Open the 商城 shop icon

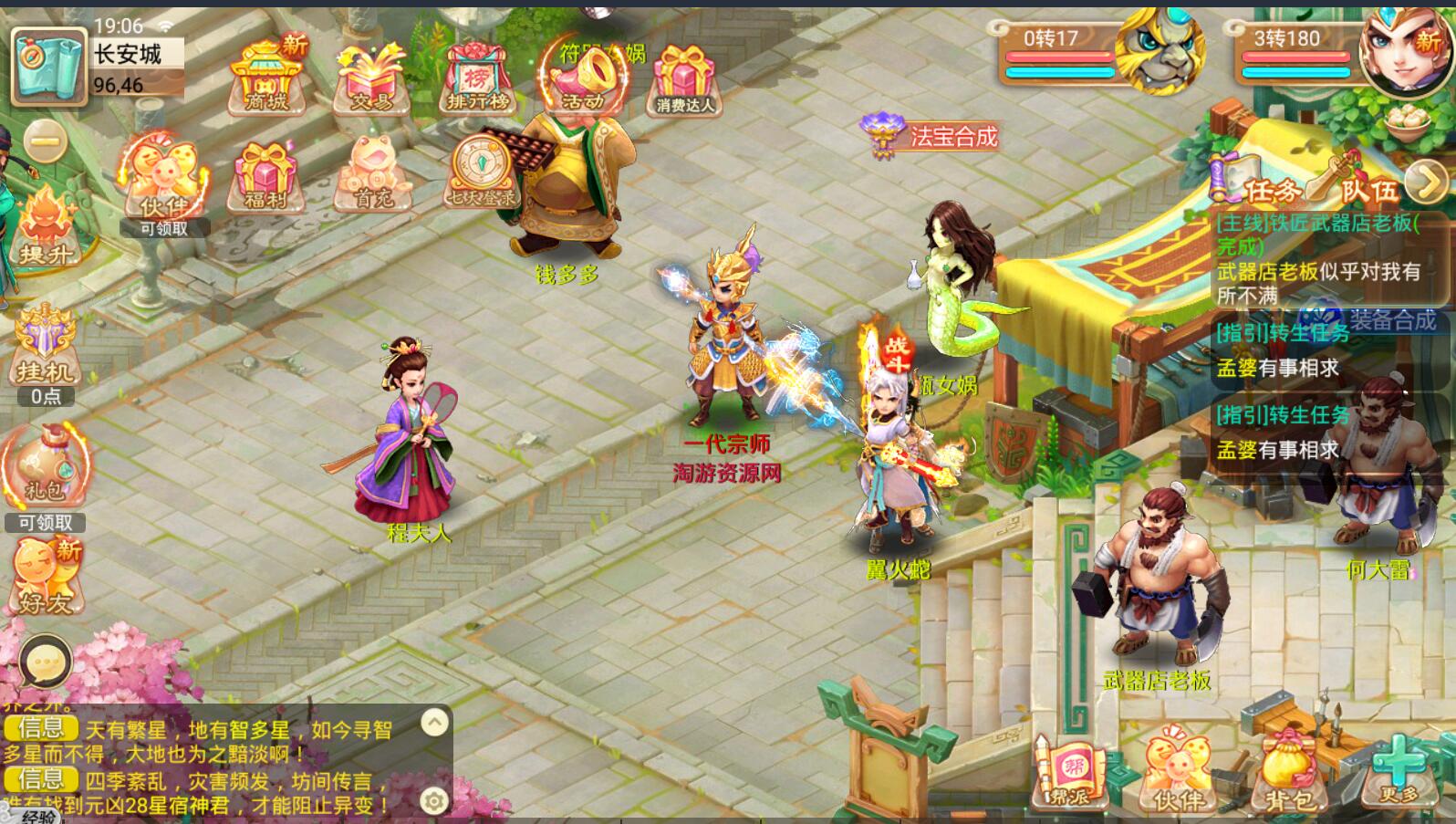tap(266, 78)
